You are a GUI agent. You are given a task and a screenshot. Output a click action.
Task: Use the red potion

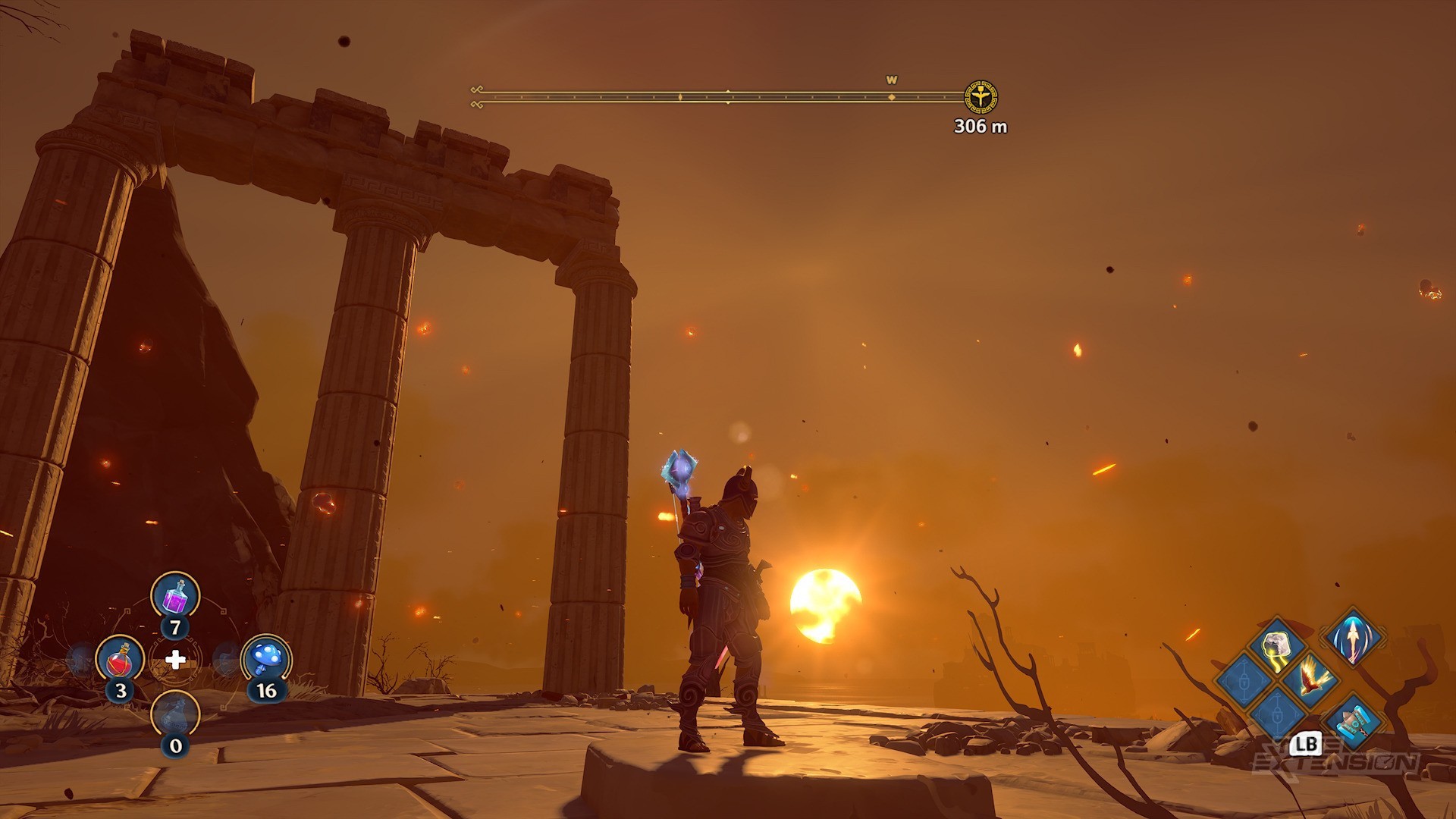pos(120,658)
